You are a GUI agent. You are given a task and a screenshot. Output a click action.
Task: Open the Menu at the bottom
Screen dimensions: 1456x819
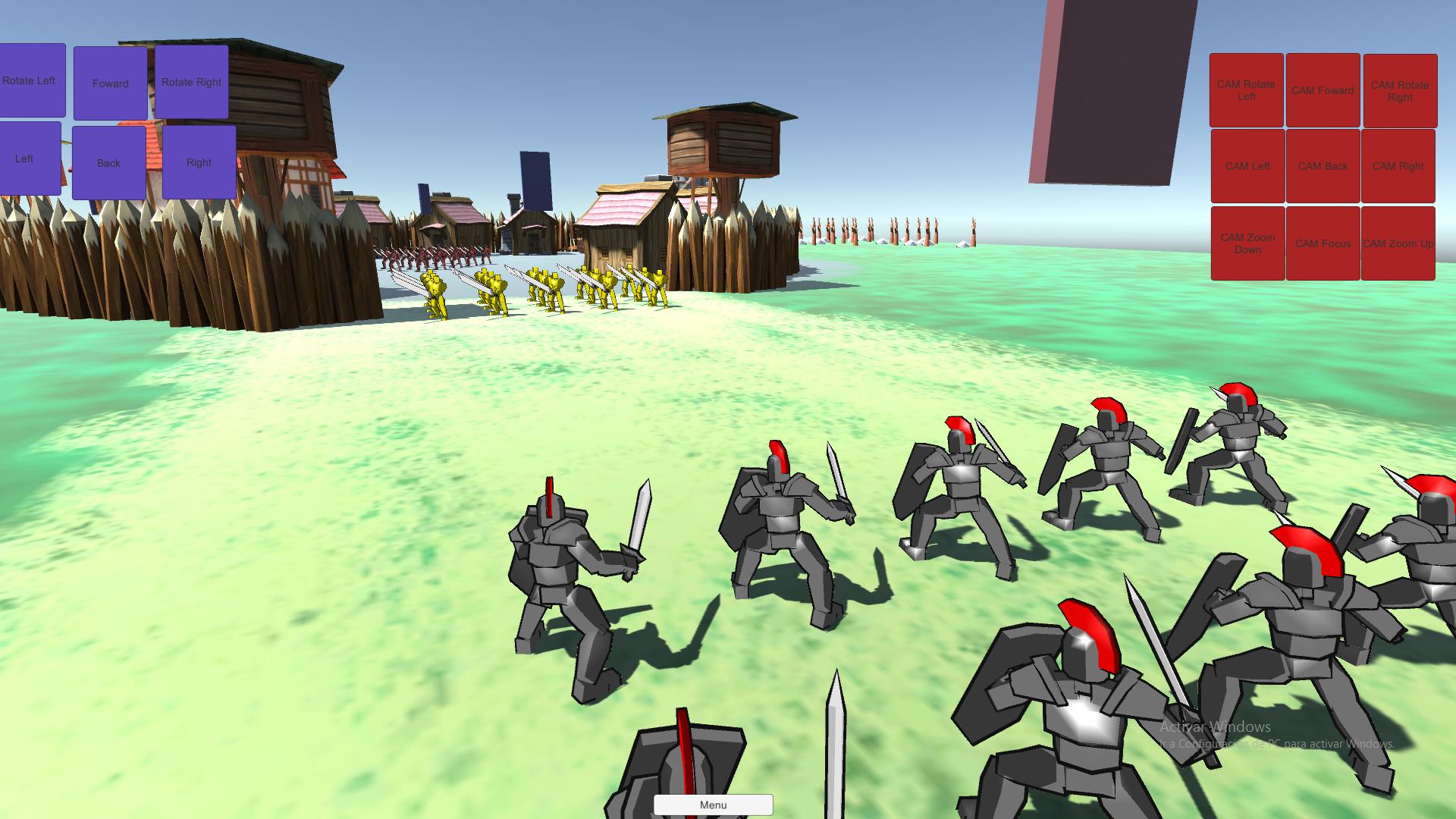tap(713, 805)
